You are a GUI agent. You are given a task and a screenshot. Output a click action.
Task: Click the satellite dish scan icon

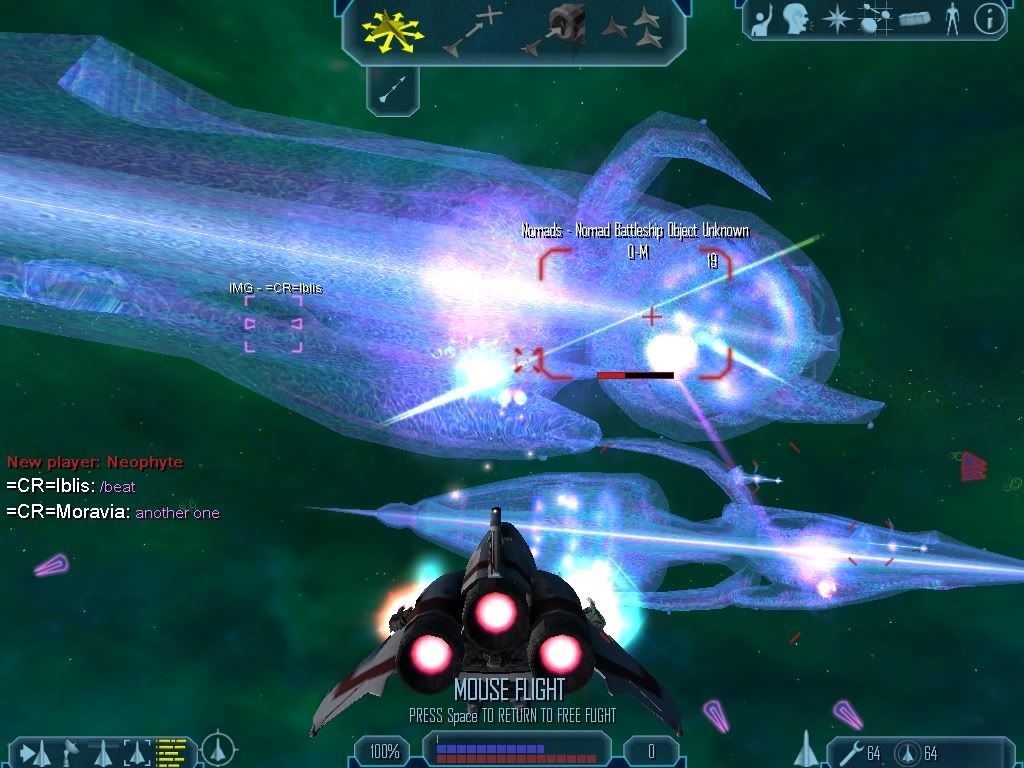[70, 750]
